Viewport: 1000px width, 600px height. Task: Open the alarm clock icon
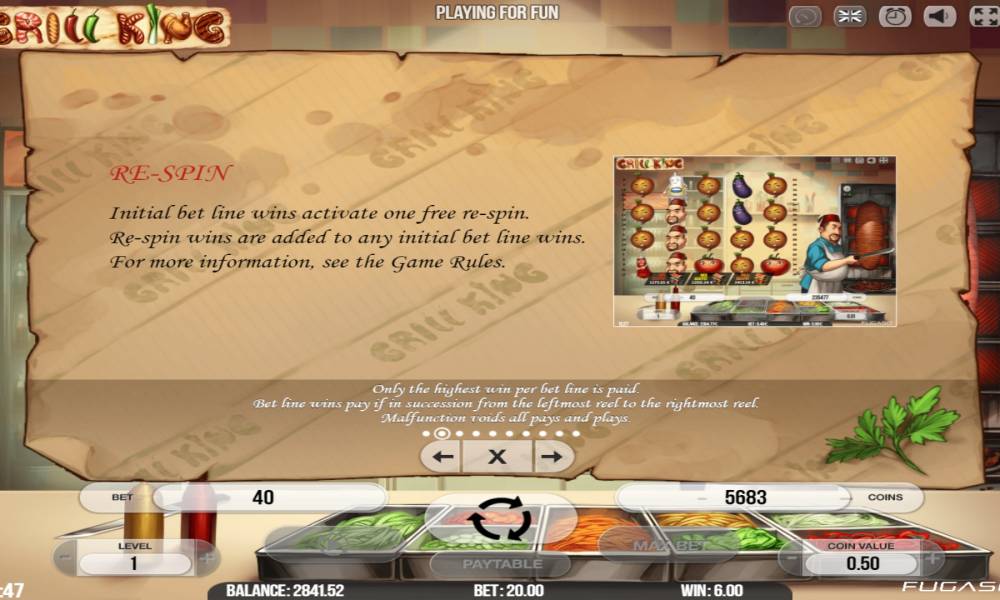point(895,17)
